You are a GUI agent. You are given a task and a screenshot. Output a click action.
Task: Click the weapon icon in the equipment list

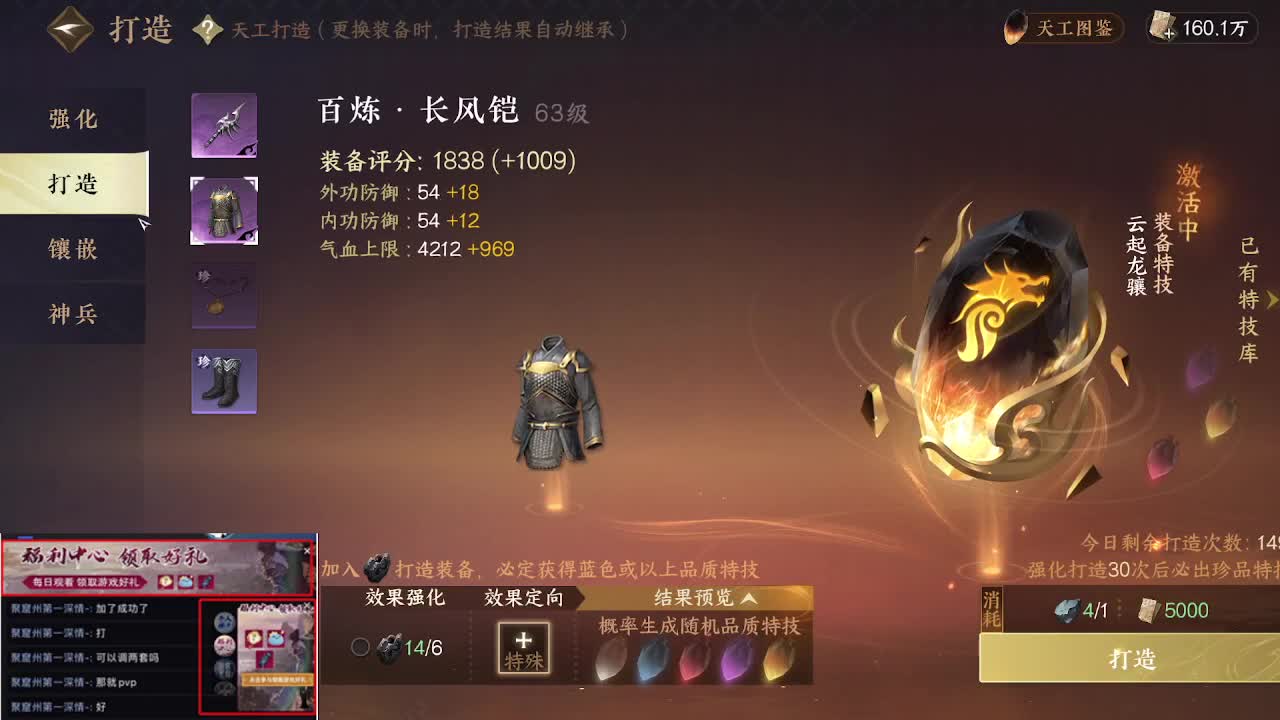tap(223, 125)
